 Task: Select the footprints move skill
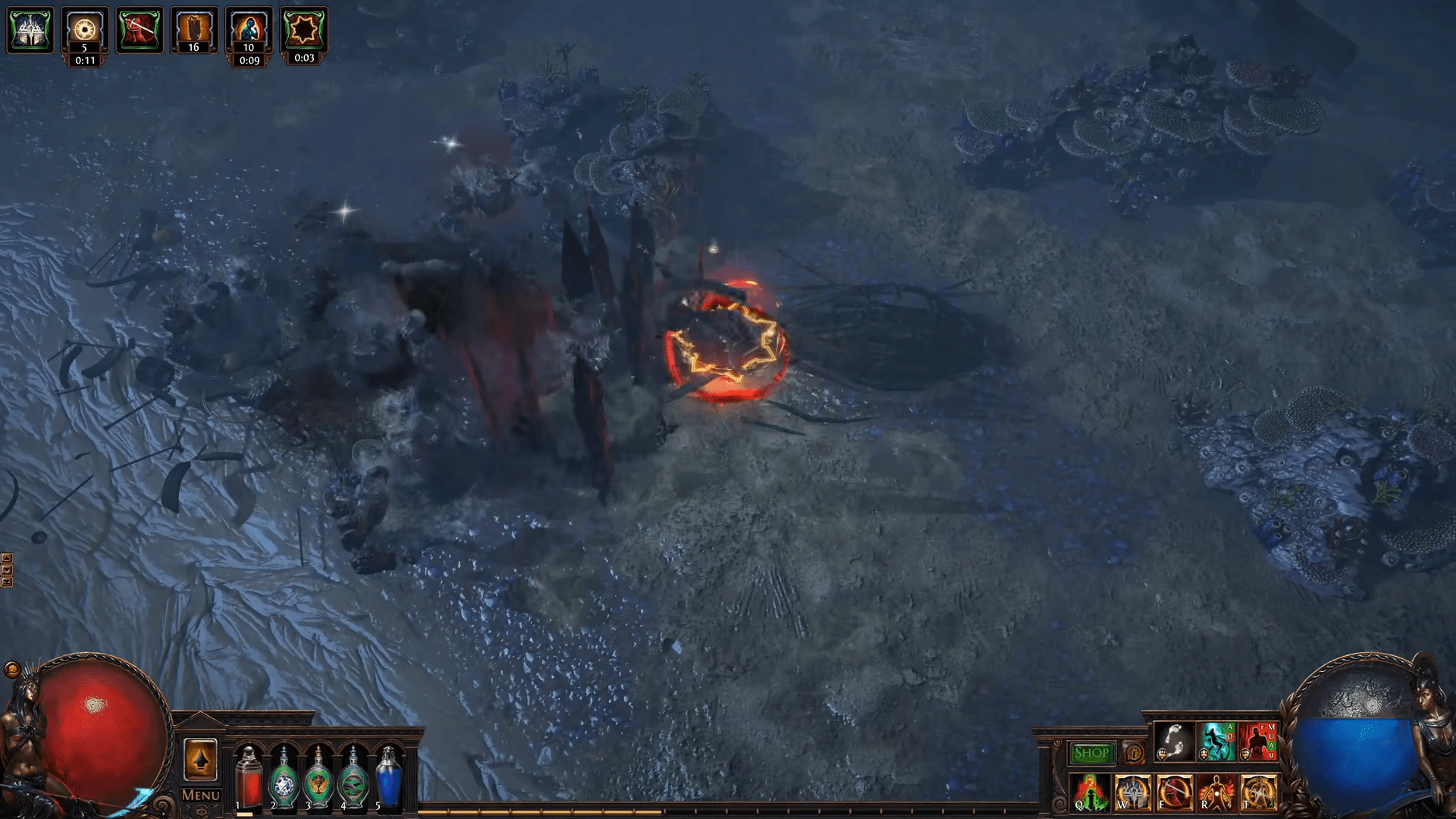click(x=1175, y=742)
